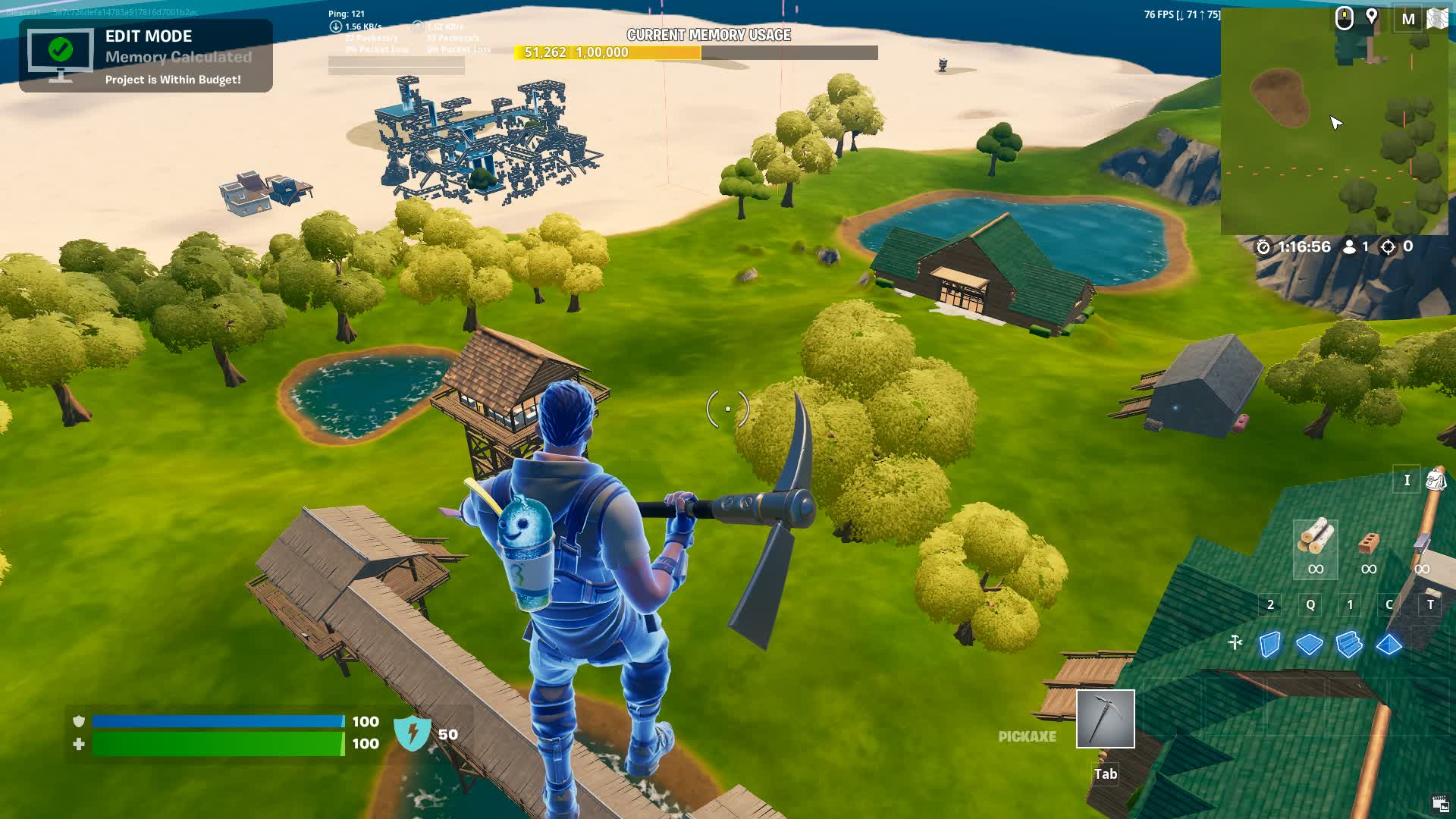Click the M map shortcut key button
This screenshot has height=819, width=1456.
click(1408, 18)
